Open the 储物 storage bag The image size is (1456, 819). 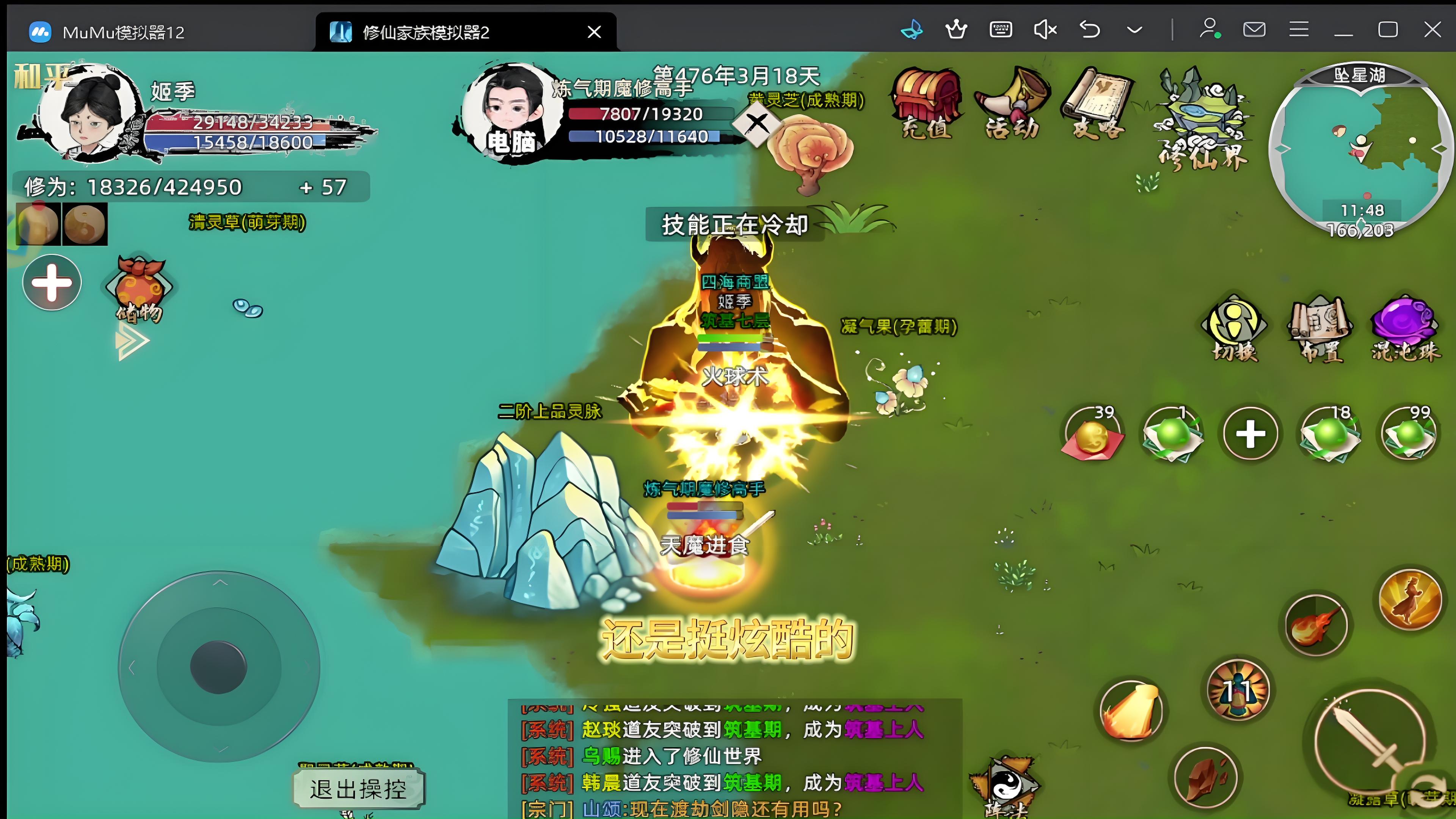pos(138,288)
